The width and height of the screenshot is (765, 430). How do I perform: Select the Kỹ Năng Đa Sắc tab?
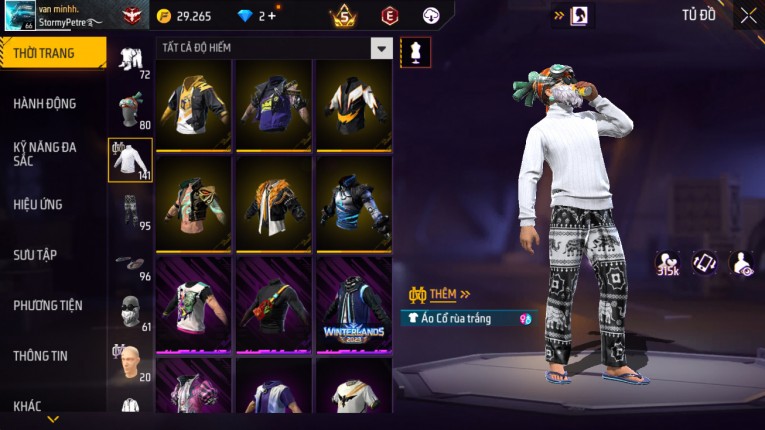45,153
